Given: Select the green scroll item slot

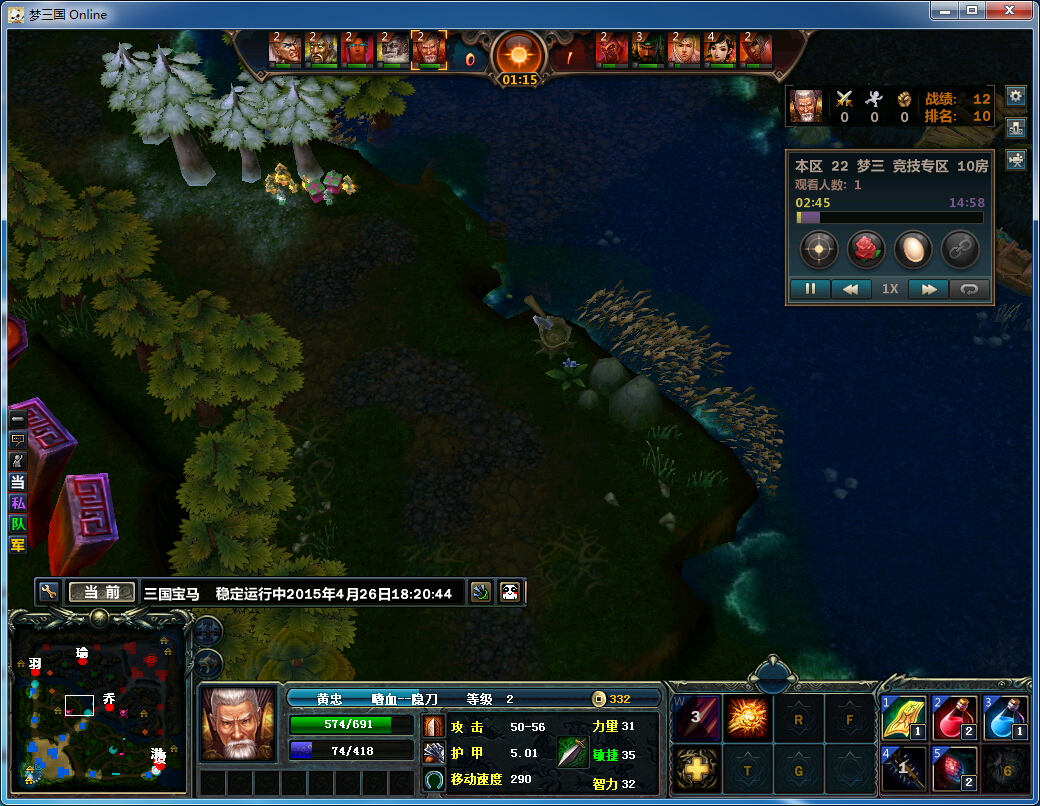Looking at the screenshot, I should (903, 718).
